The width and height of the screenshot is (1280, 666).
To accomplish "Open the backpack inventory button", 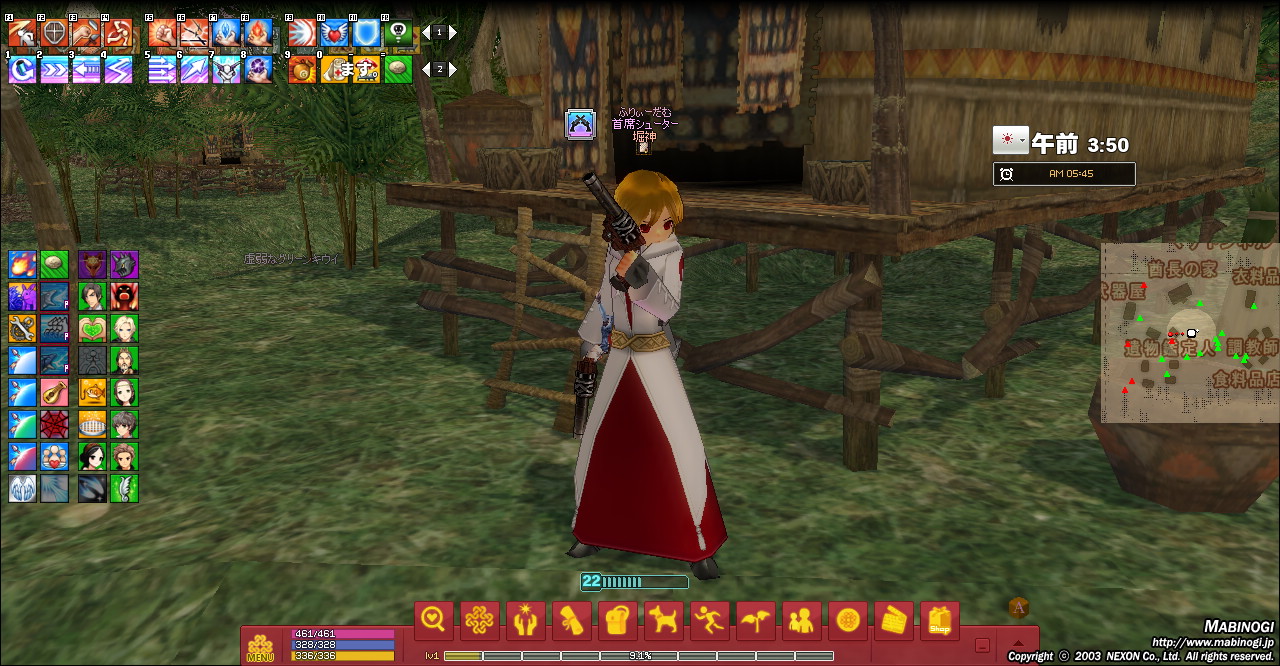I will click(617, 621).
